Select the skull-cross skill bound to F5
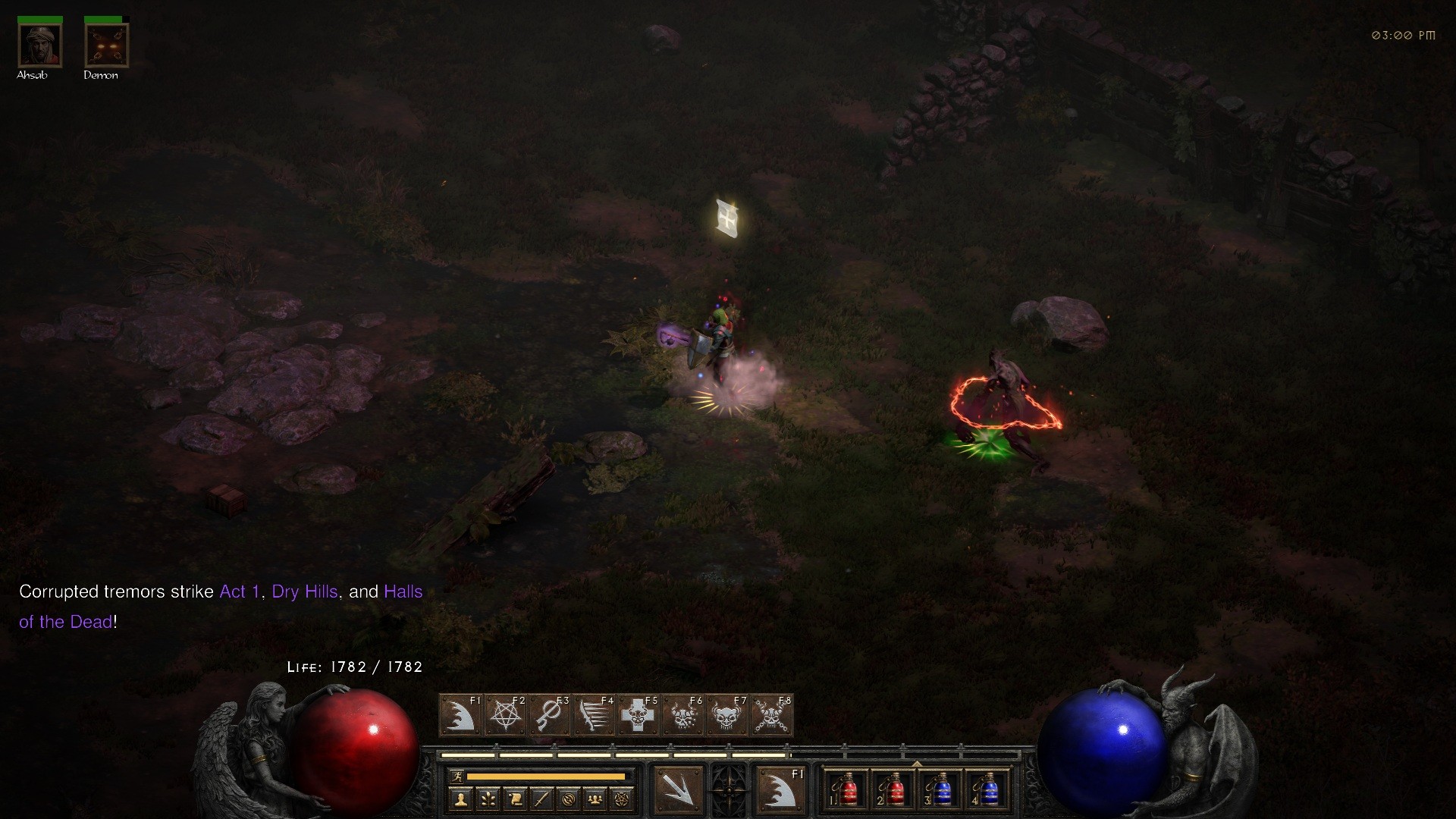This screenshot has width=1456, height=819. pos(639,714)
